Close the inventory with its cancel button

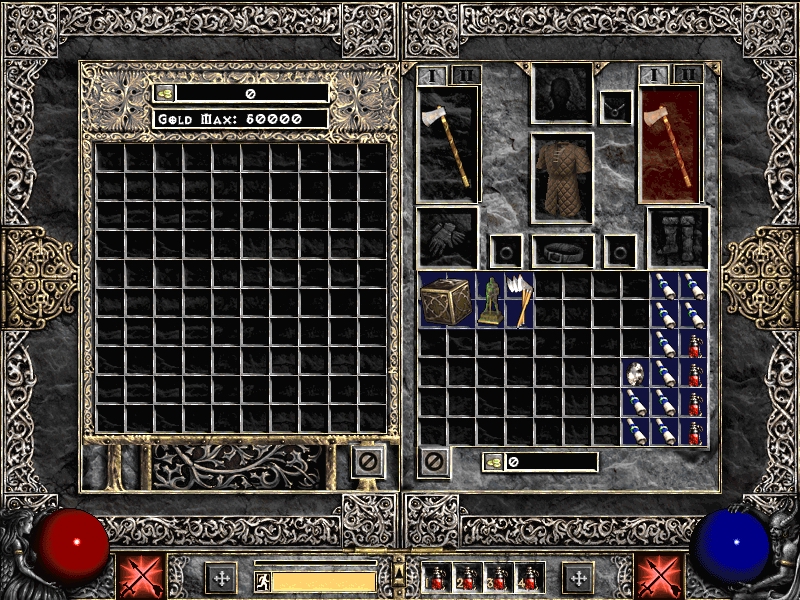434,462
